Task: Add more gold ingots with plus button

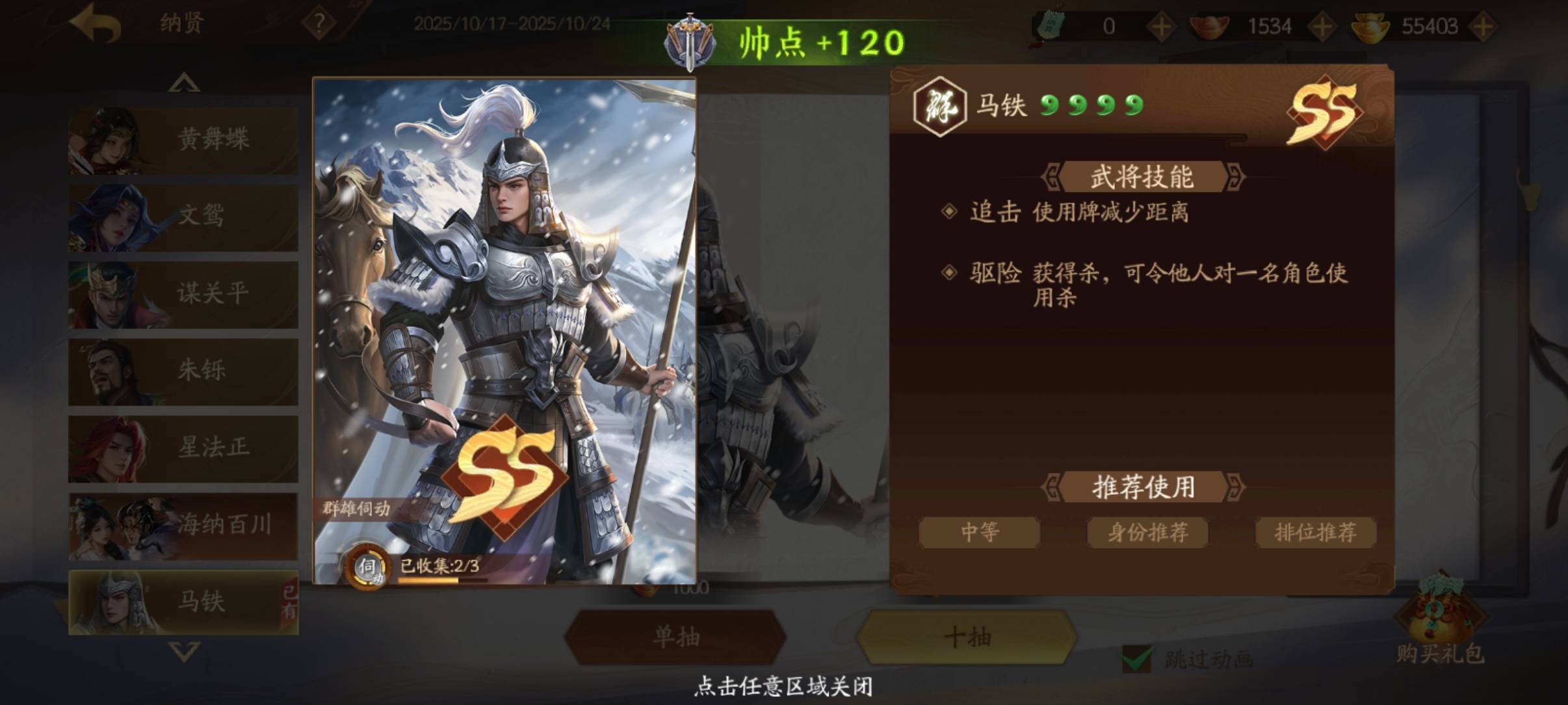Action: click(x=1483, y=27)
